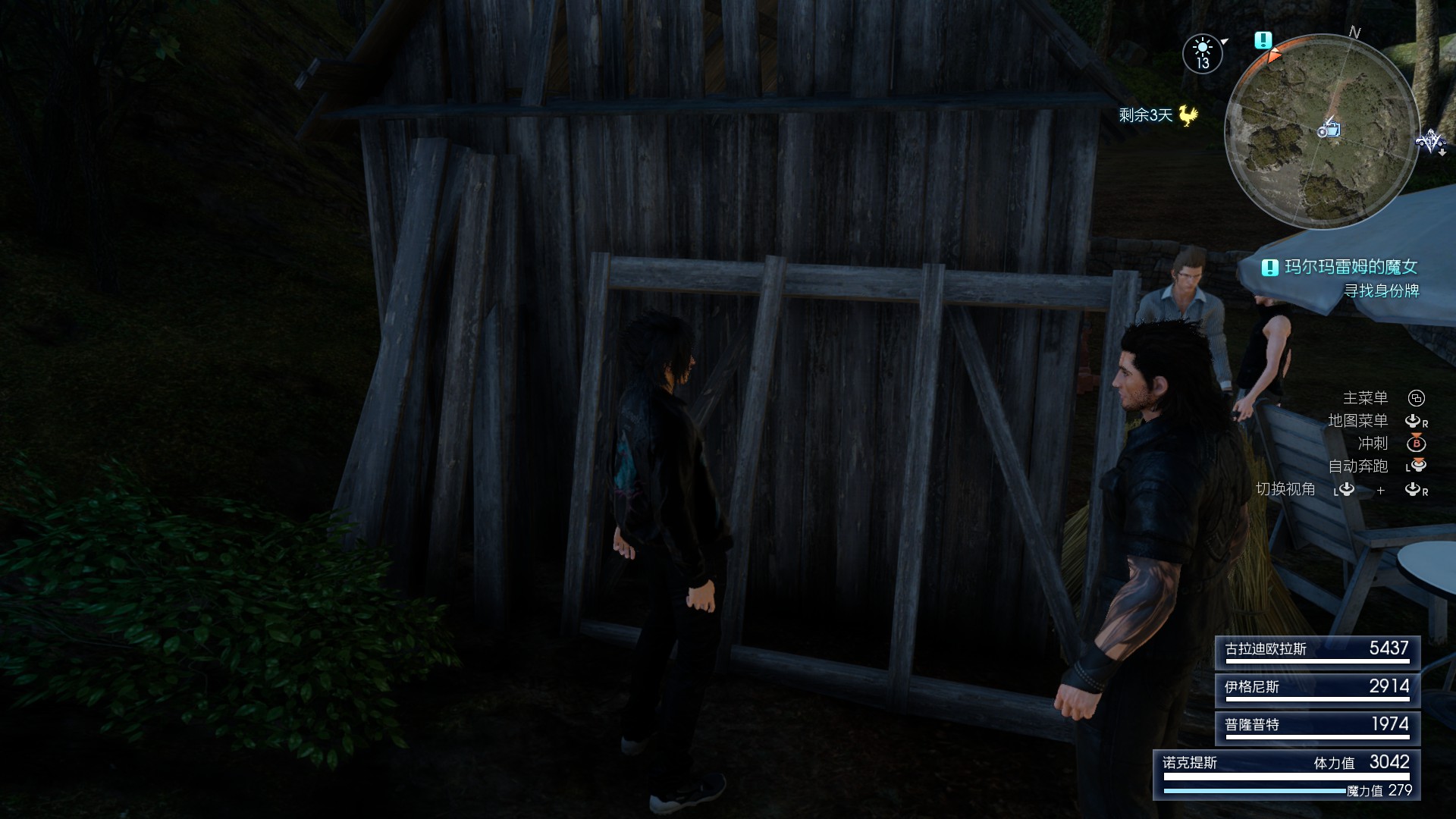Click the camera marker on the minimap

point(1329,129)
